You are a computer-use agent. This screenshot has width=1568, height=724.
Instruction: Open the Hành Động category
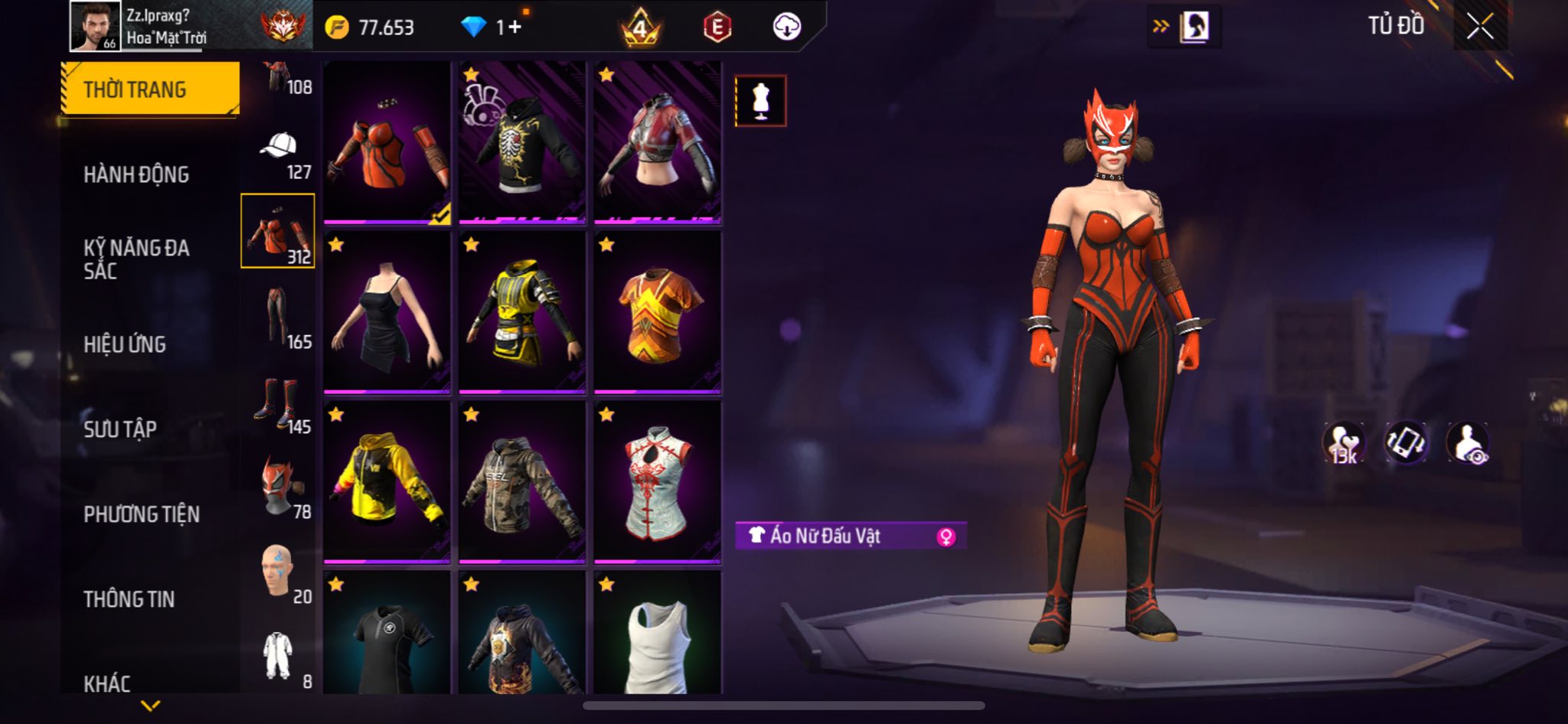pos(136,174)
